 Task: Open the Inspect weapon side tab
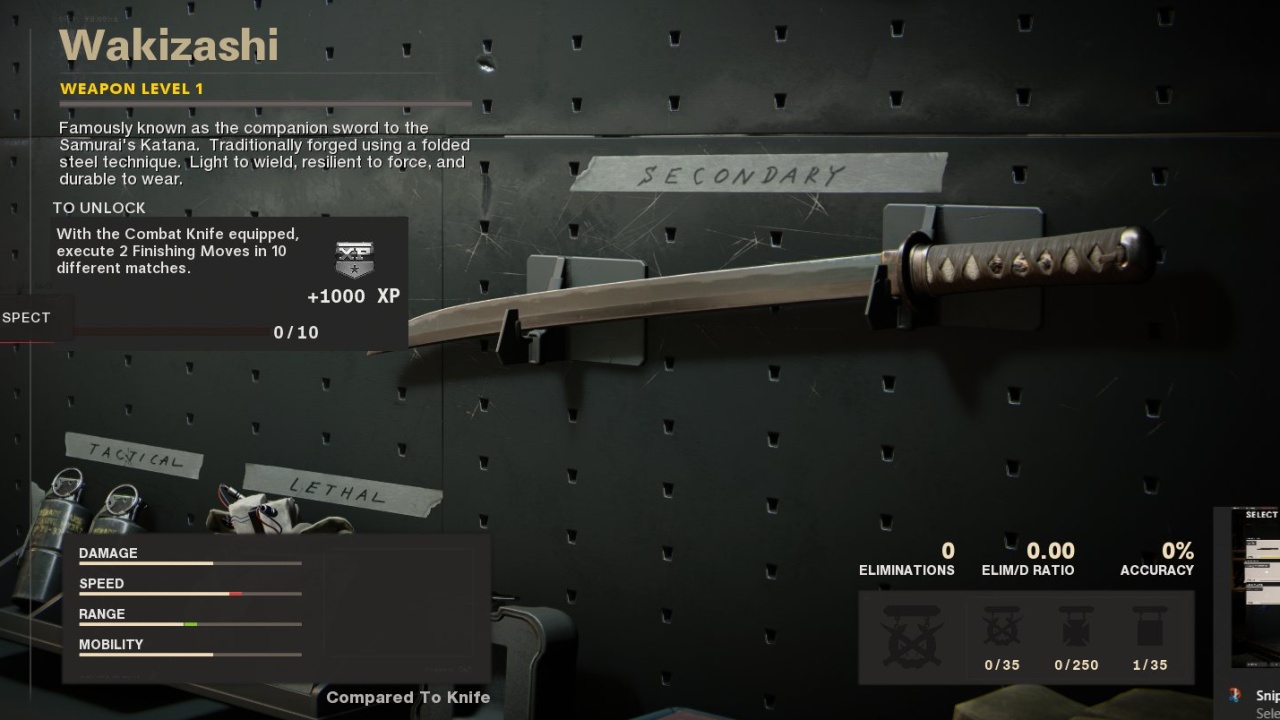pos(25,317)
